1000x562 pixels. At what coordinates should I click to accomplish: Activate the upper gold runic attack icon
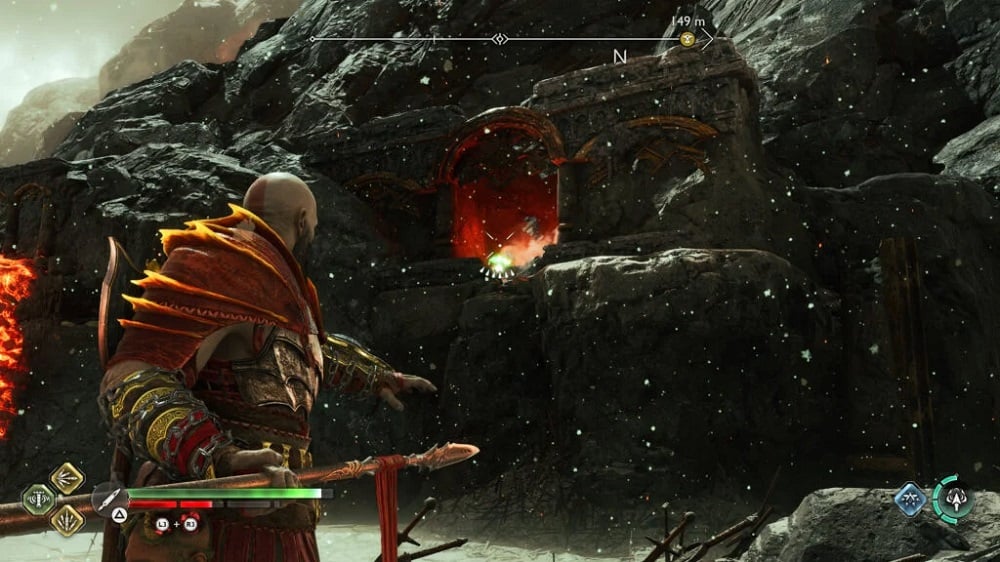click(x=67, y=478)
